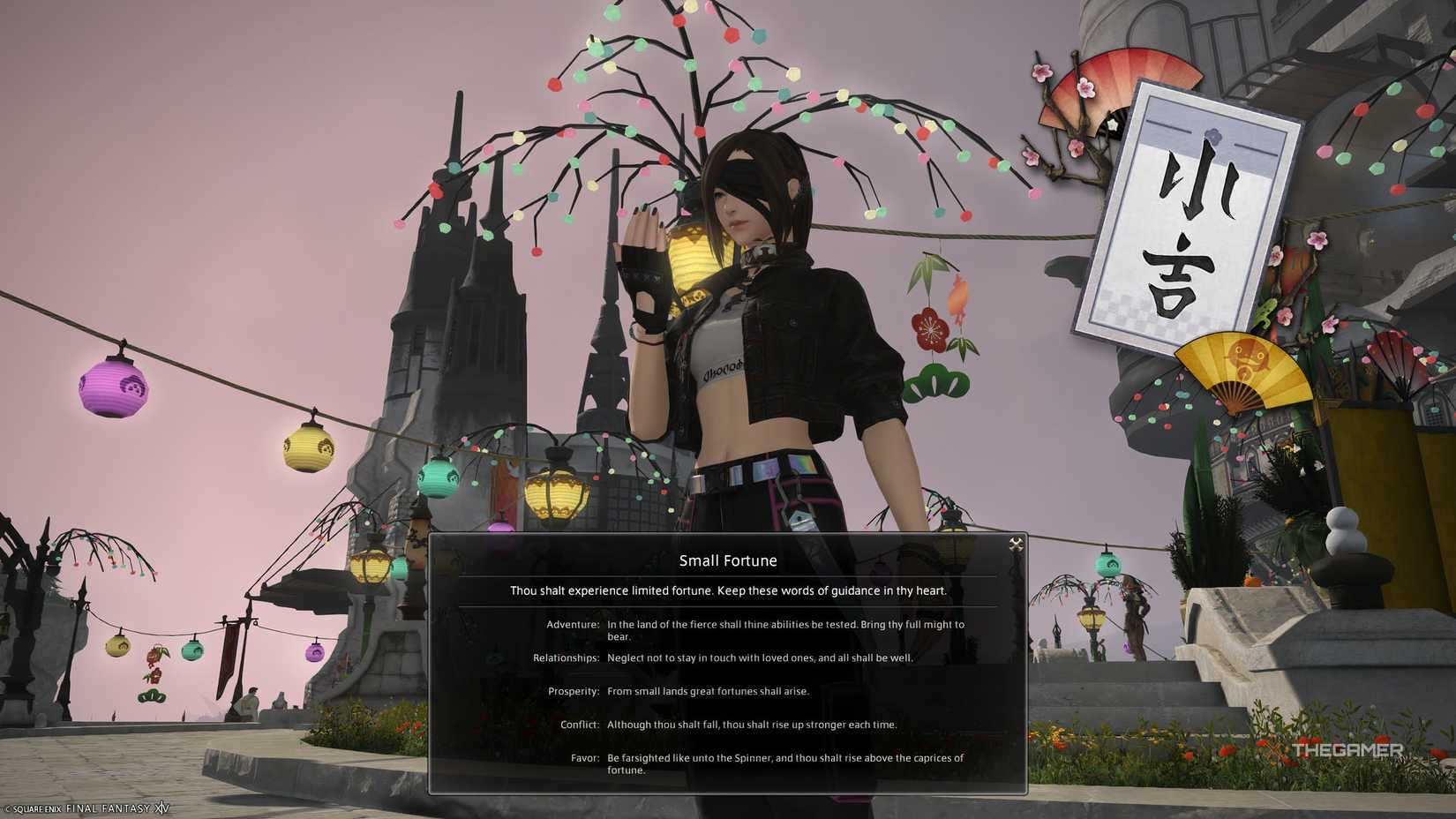Select the Small Fortune title bar
The width and height of the screenshot is (1456, 819).
pyautogui.click(x=728, y=560)
